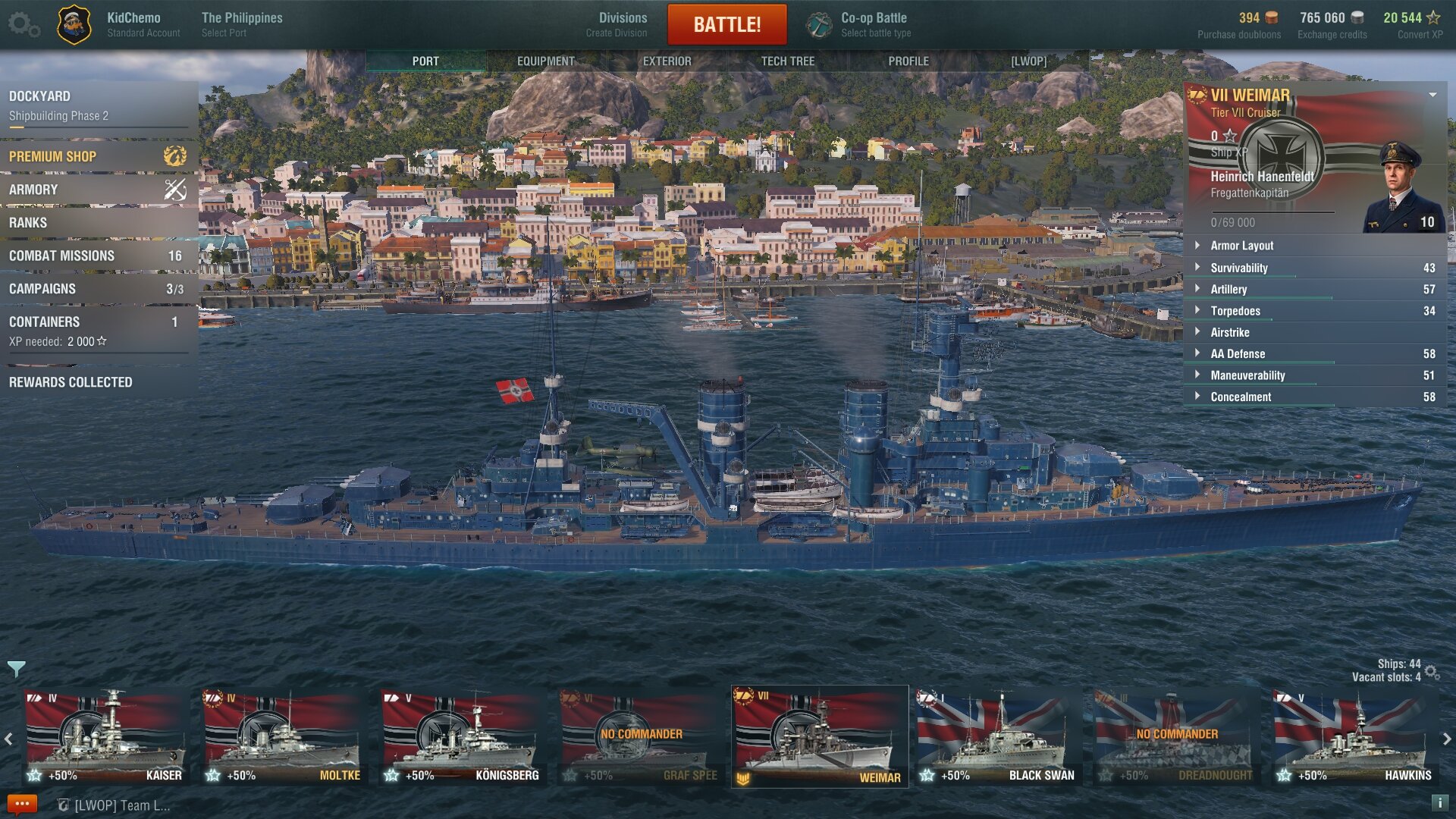1456x819 pixels.
Task: Select the Hawkins ship card
Action: pos(1354,736)
